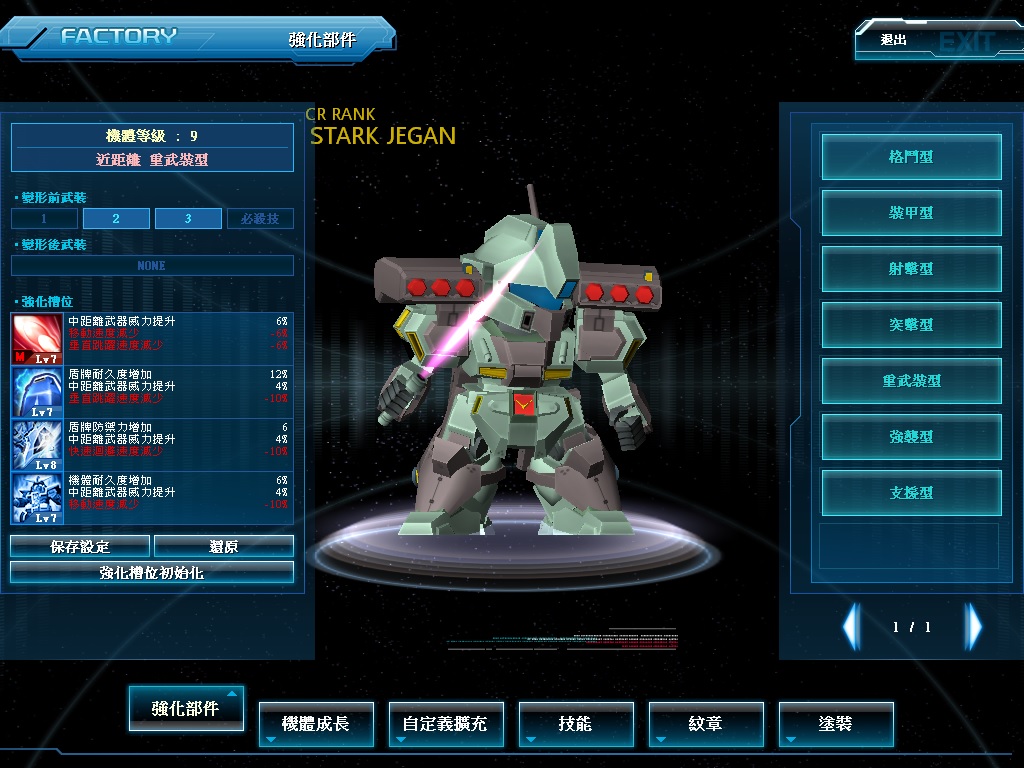
Task: Exit the factory screen via 退出
Action: coord(925,41)
